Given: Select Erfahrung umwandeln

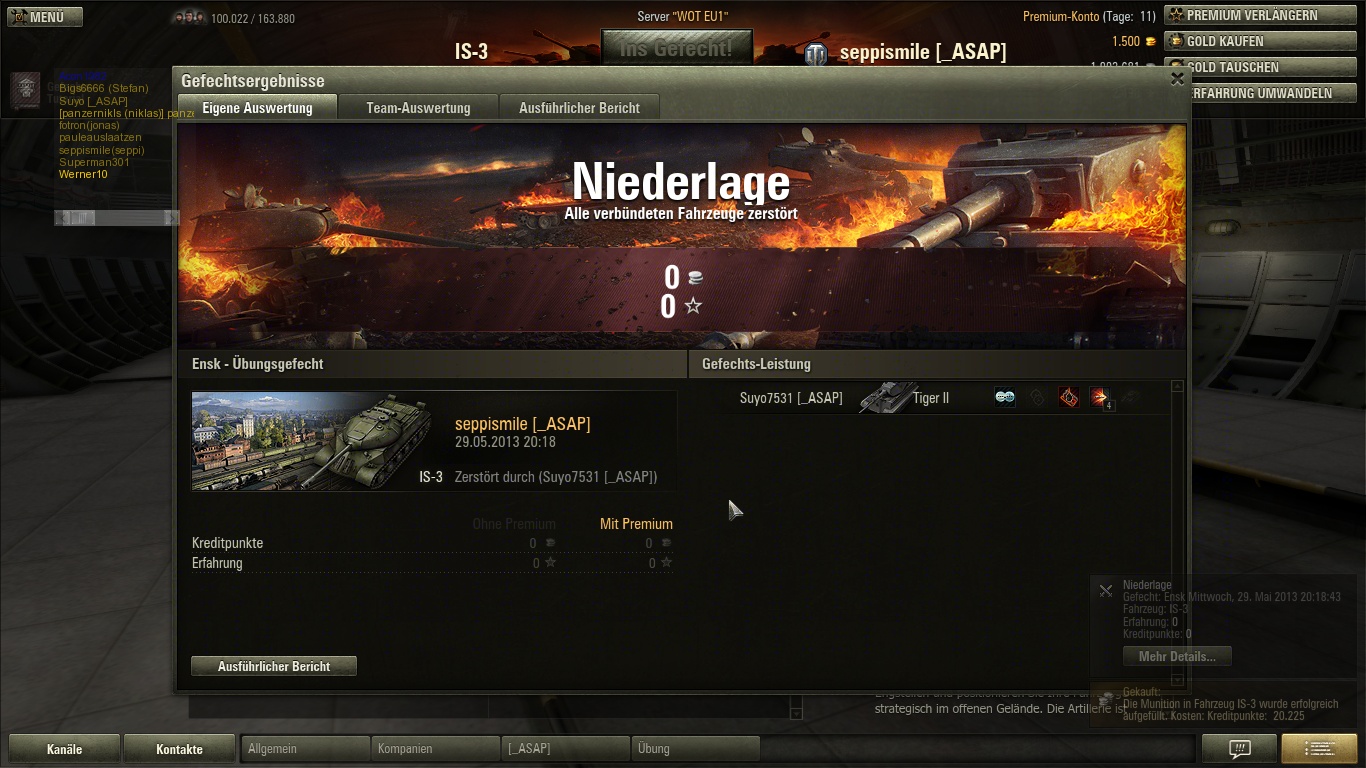Looking at the screenshot, I should click(1258, 93).
